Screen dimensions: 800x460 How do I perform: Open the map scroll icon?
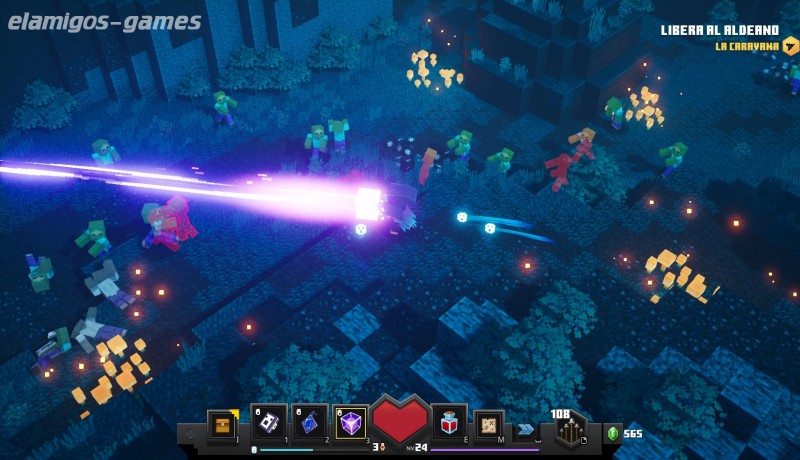tap(489, 424)
